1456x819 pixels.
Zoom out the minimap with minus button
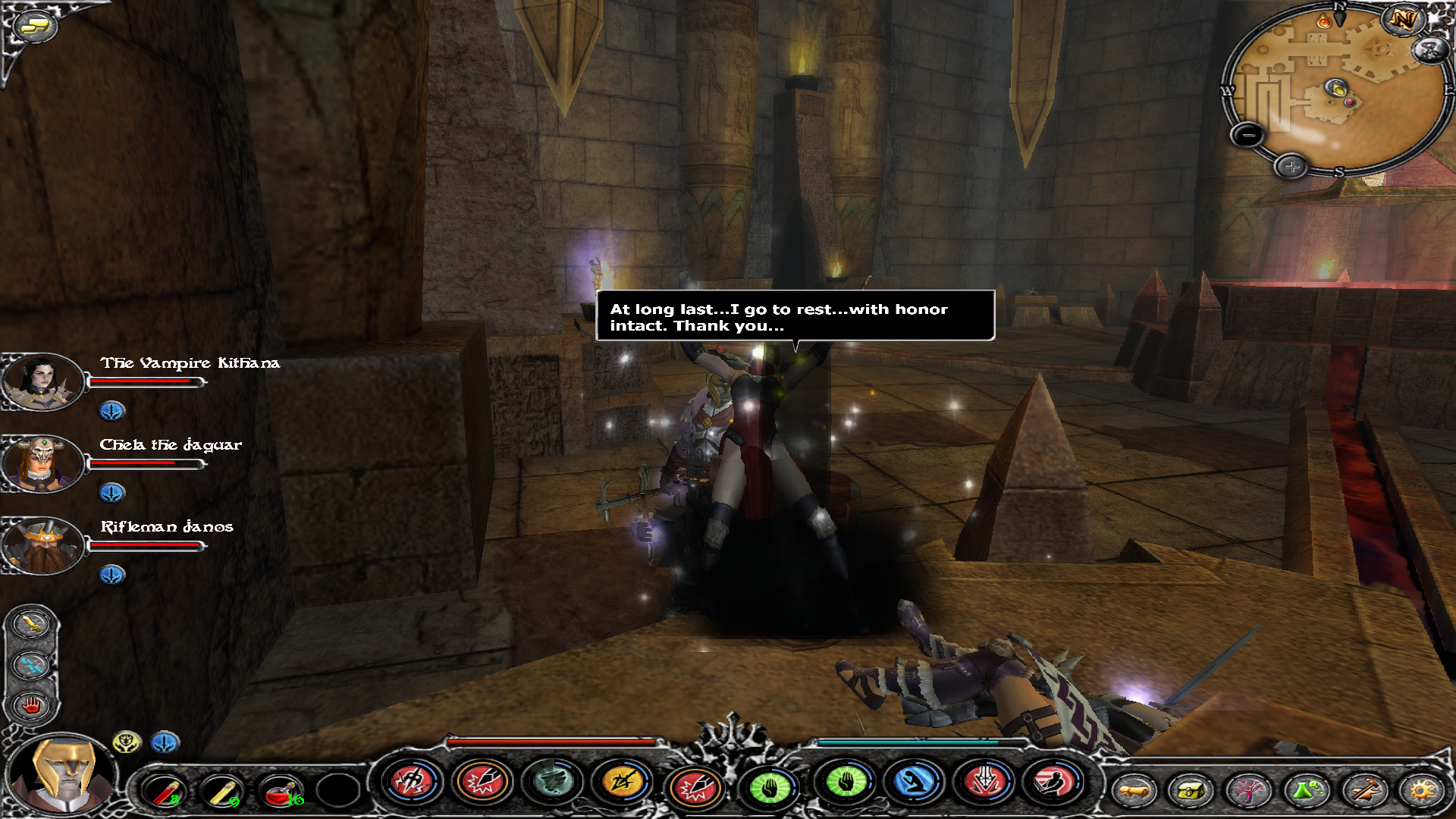[1247, 136]
